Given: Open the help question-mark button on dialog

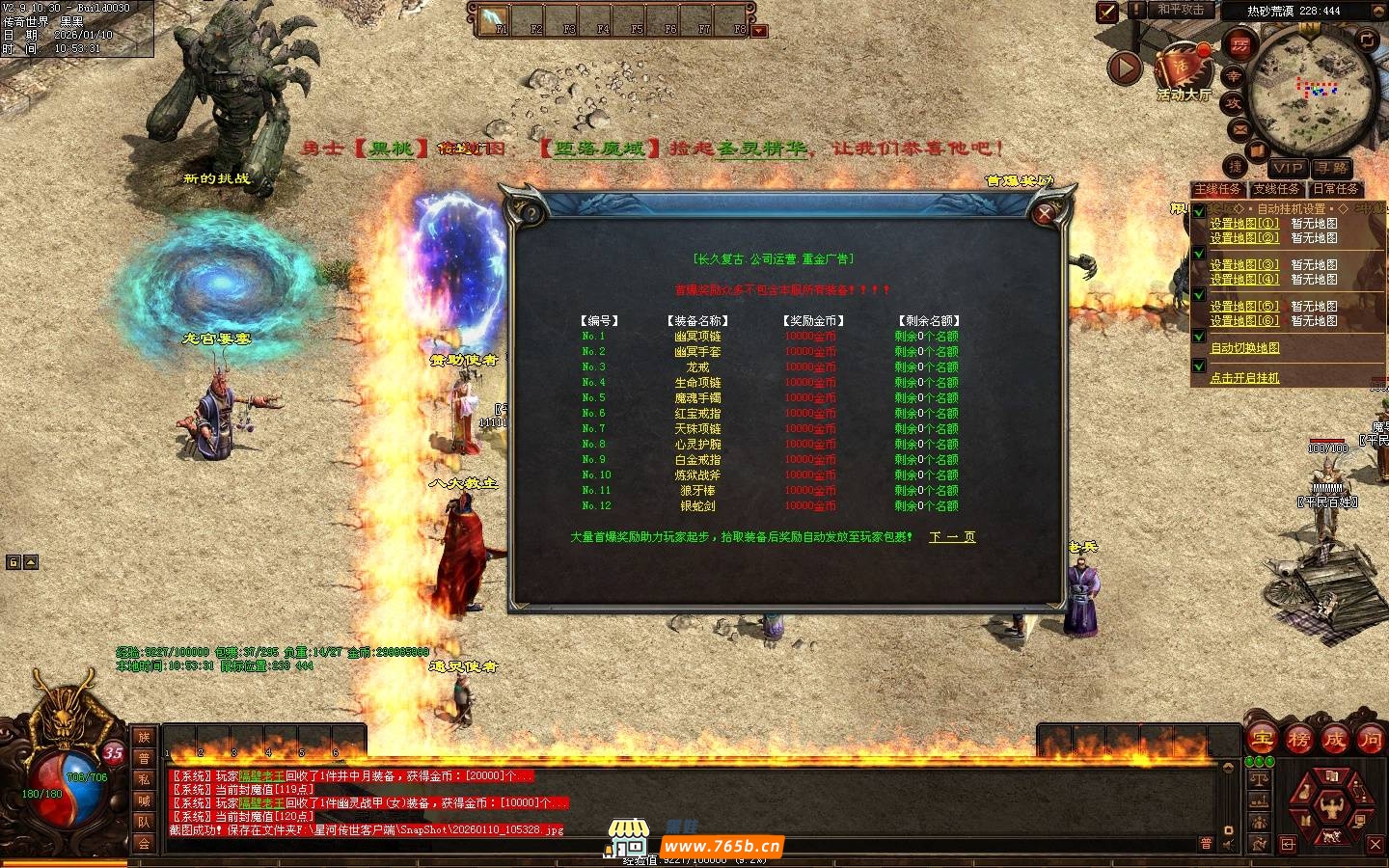Looking at the screenshot, I should pyautogui.click(x=529, y=213).
